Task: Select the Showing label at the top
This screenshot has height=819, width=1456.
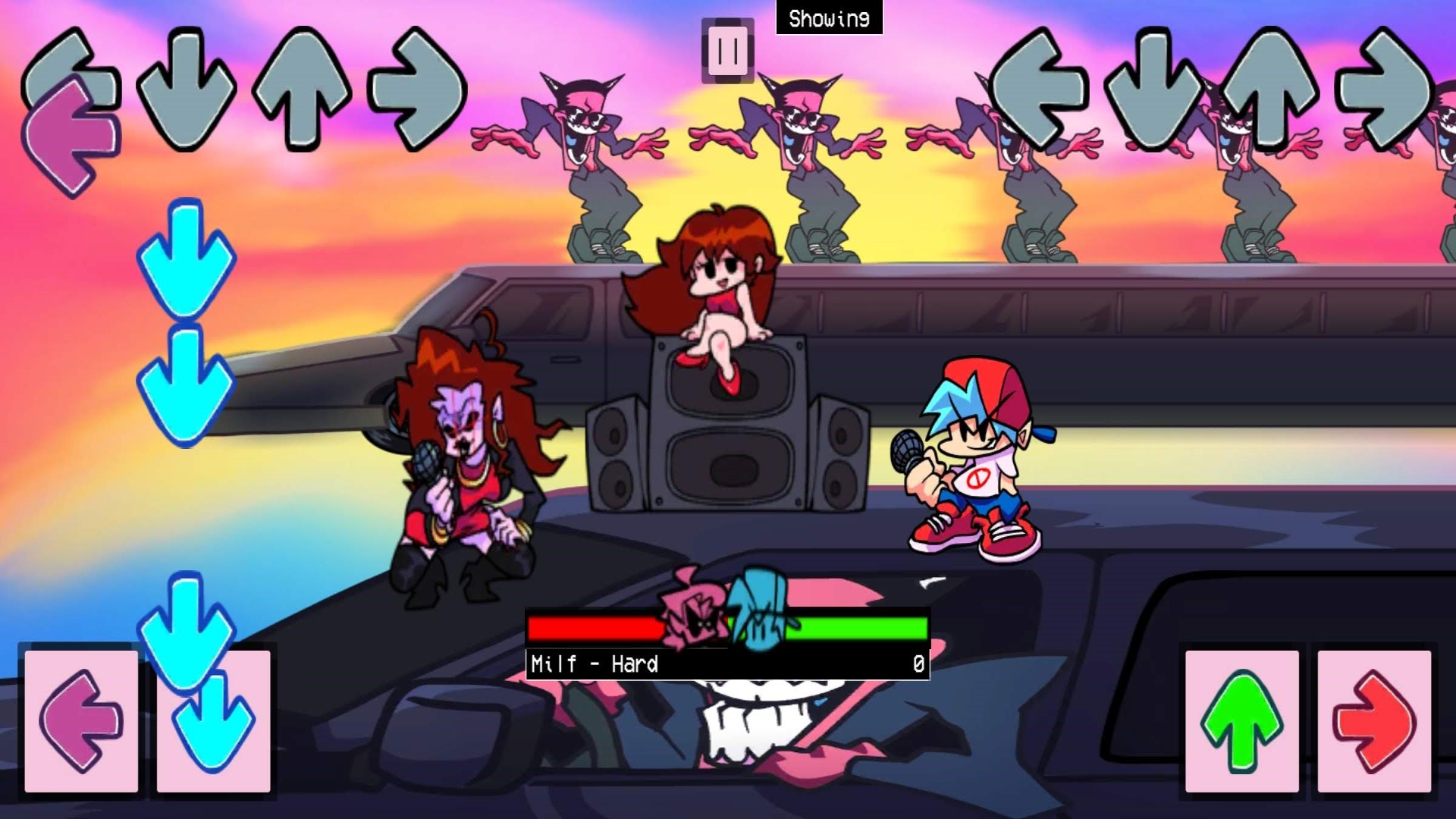Action: pyautogui.click(x=828, y=17)
